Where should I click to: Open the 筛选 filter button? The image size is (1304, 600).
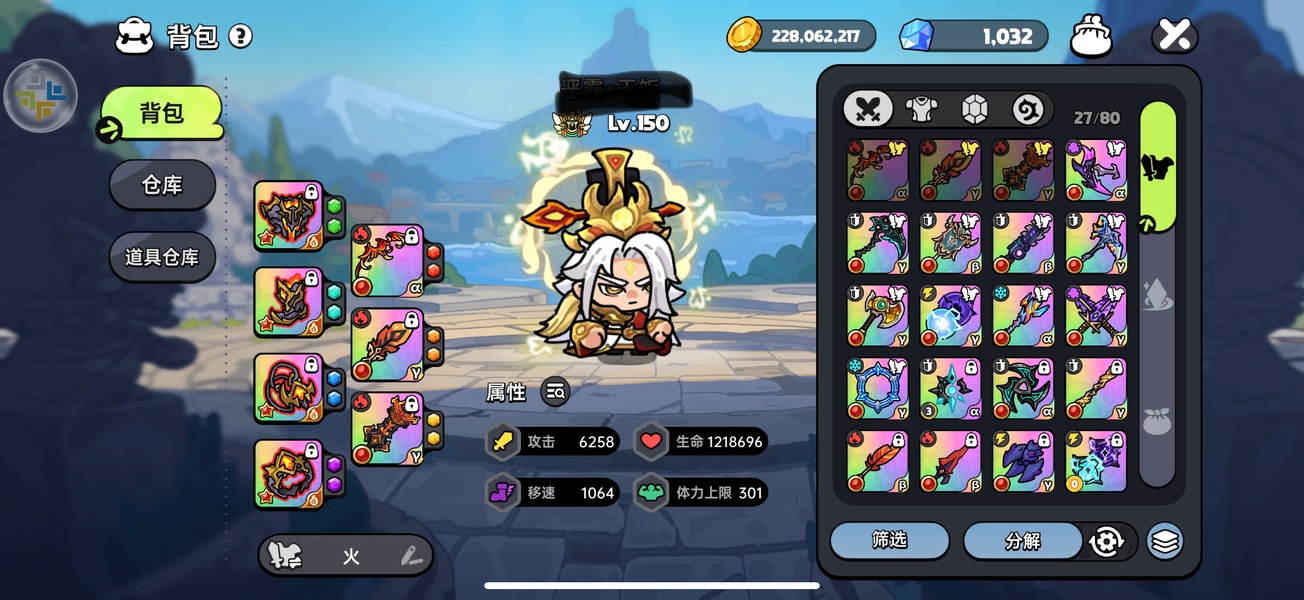click(889, 541)
